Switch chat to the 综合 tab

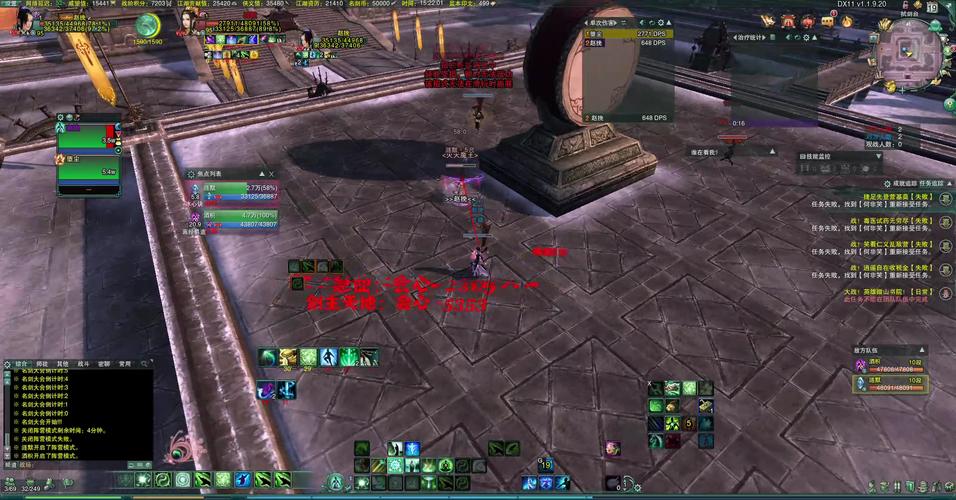coord(21,363)
